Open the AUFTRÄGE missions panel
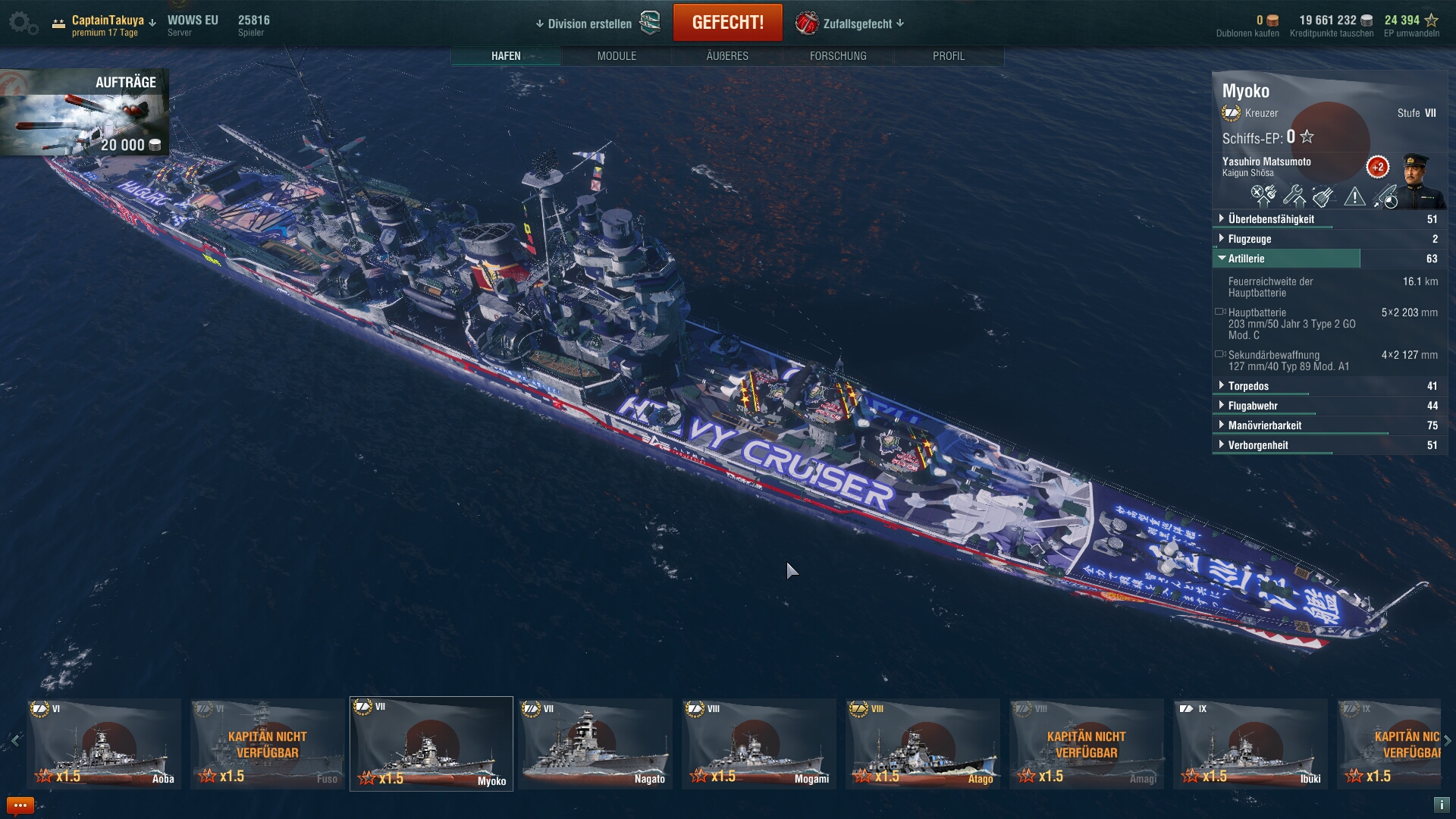This screenshot has width=1456, height=819. (x=85, y=112)
